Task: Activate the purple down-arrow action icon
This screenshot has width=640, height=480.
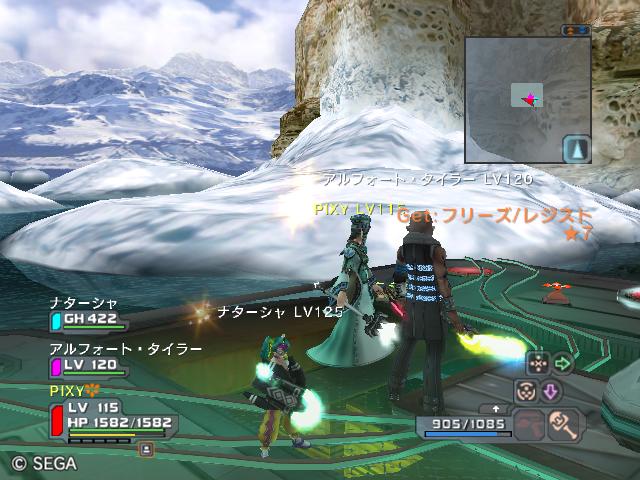Action: 550,392
